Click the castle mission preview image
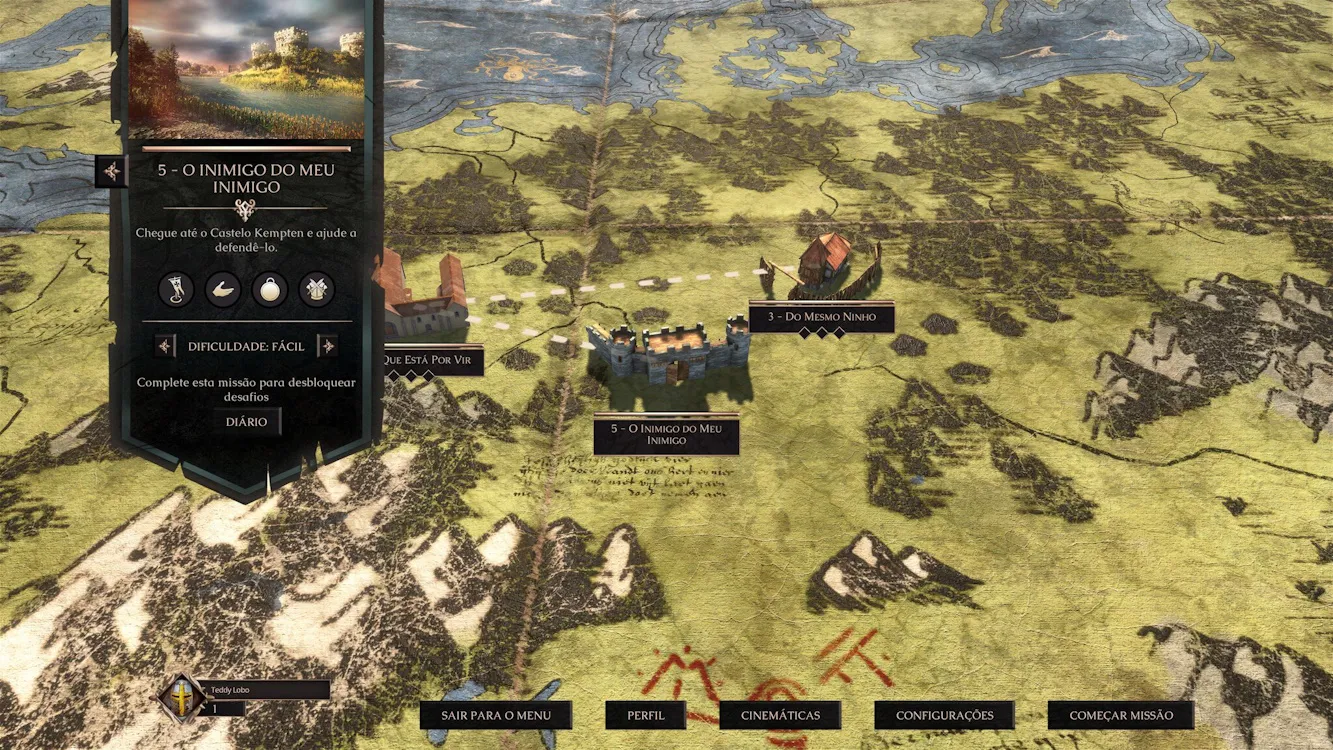The height and width of the screenshot is (750, 1333). pyautogui.click(x=246, y=68)
